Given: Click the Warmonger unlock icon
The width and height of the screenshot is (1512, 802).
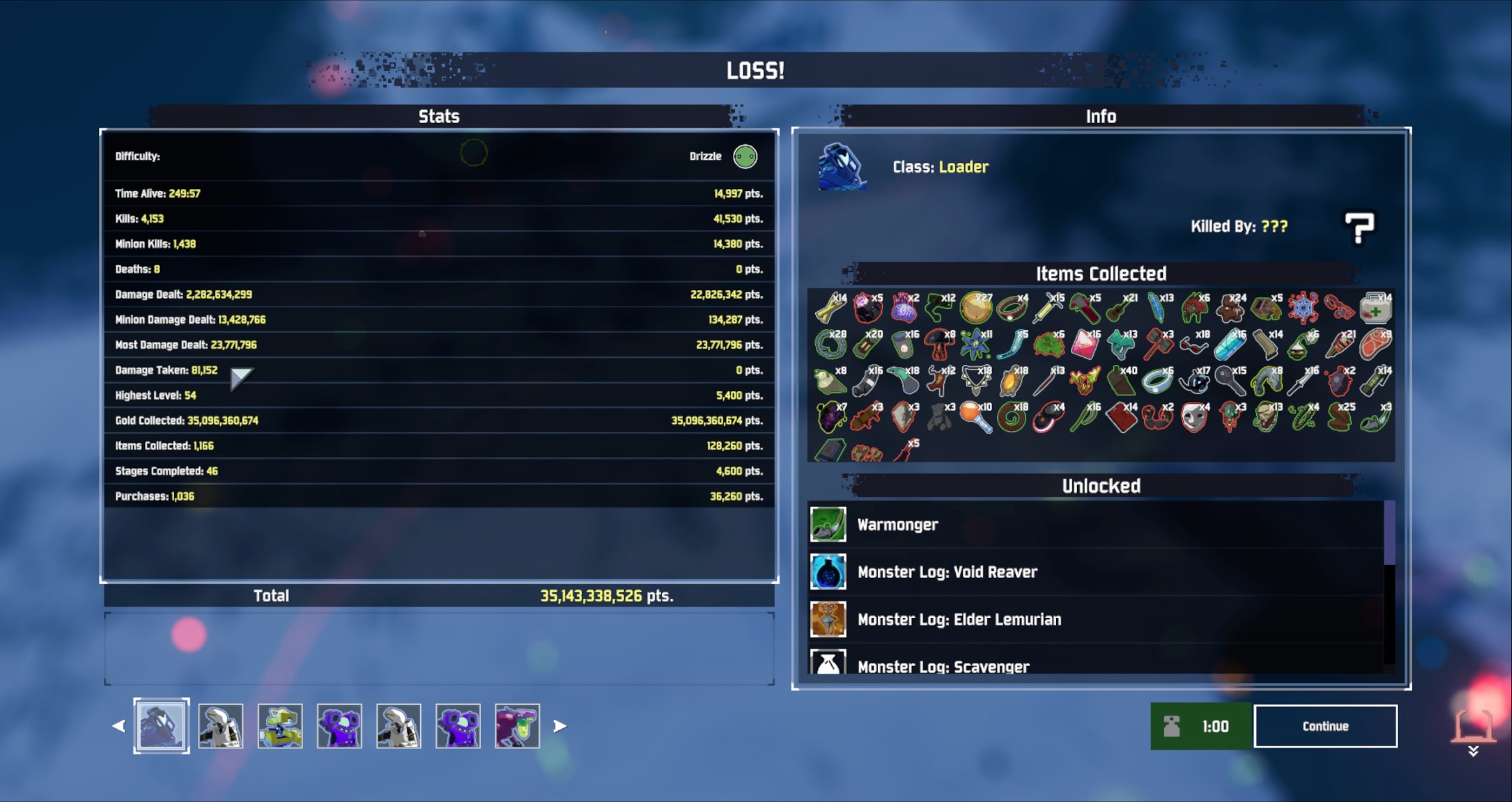Looking at the screenshot, I should 828,524.
